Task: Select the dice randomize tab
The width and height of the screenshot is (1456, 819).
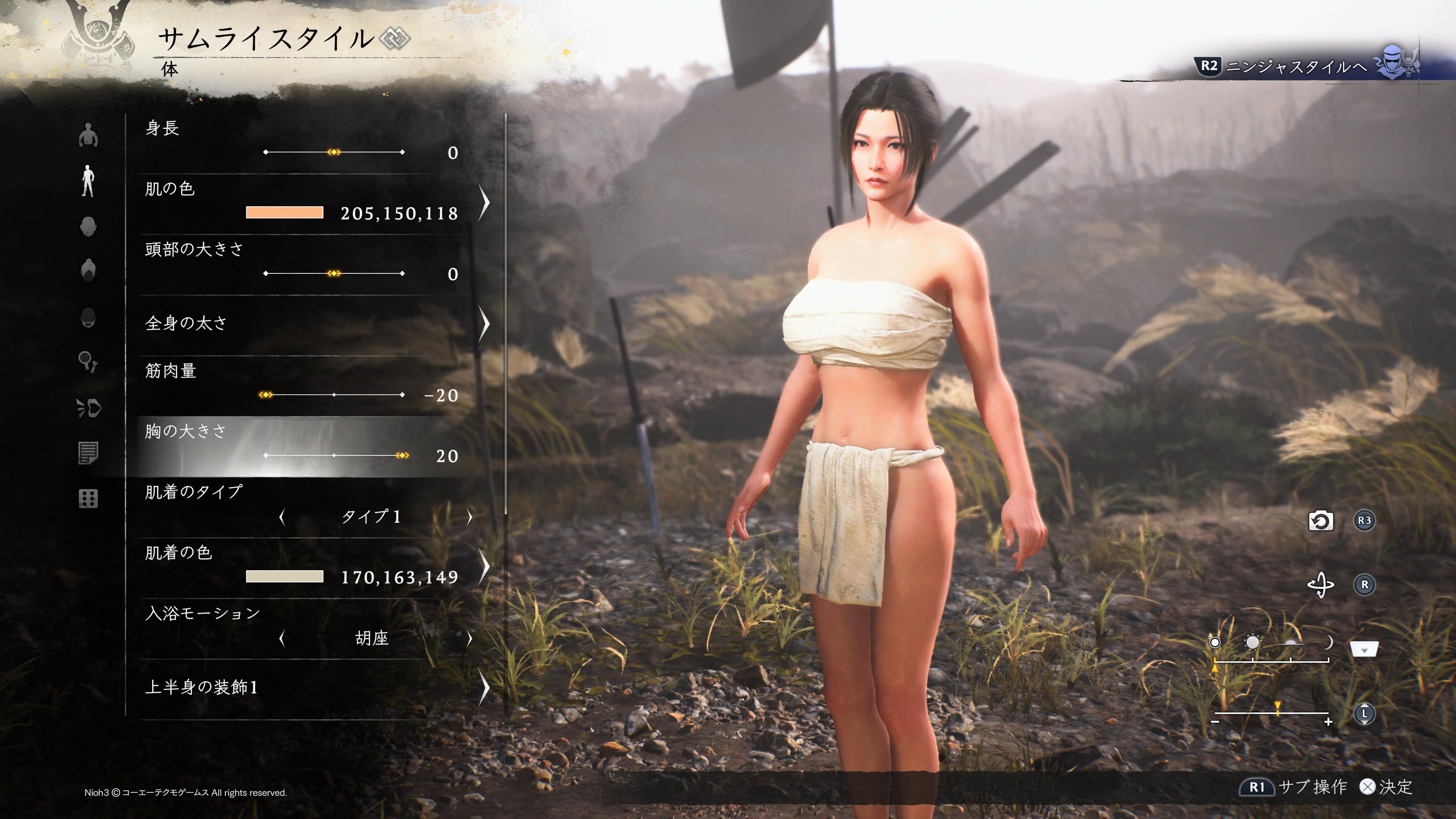Action: 88,499
